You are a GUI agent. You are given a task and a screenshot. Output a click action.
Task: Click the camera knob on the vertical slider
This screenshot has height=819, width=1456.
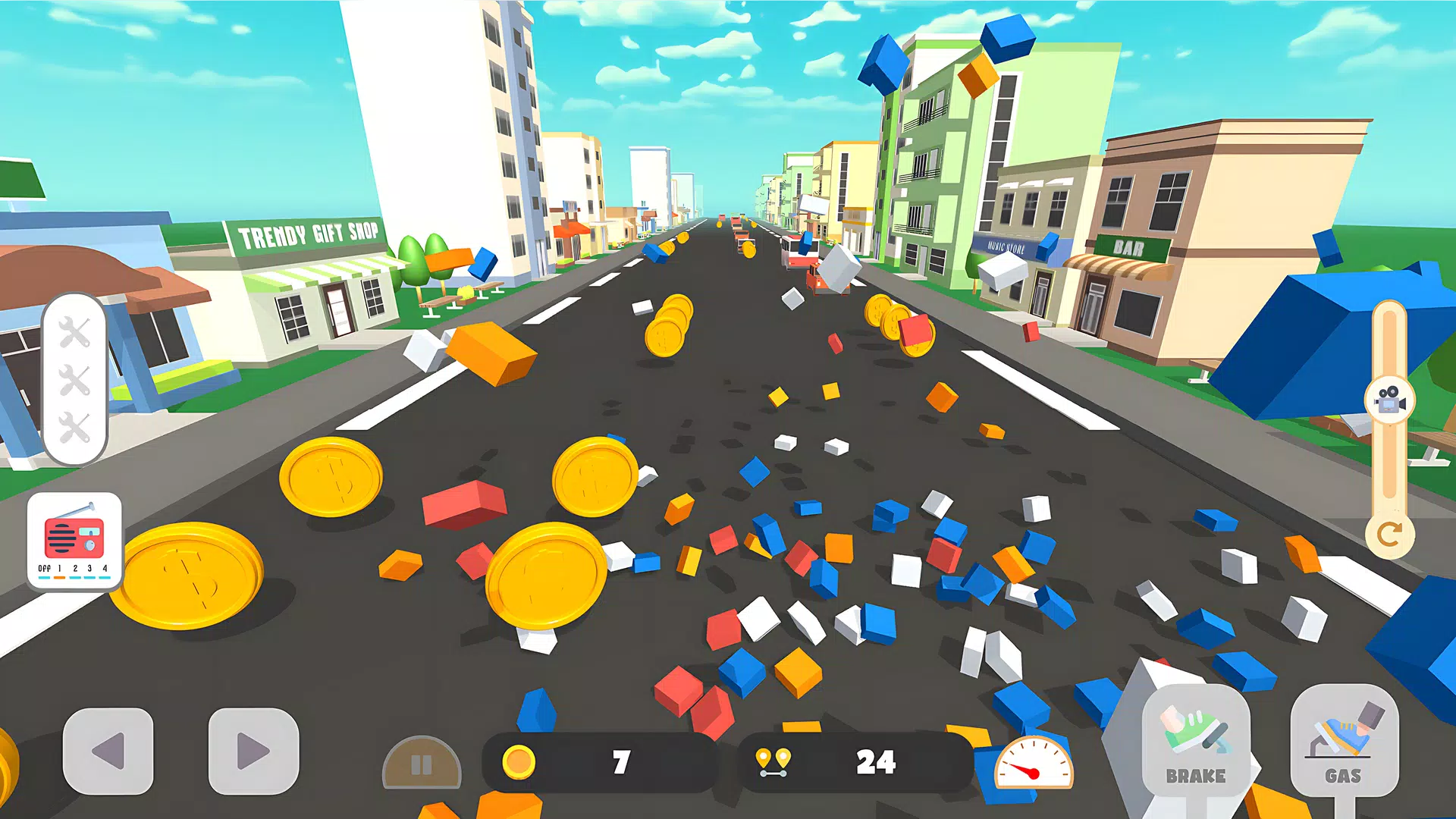coord(1389,400)
